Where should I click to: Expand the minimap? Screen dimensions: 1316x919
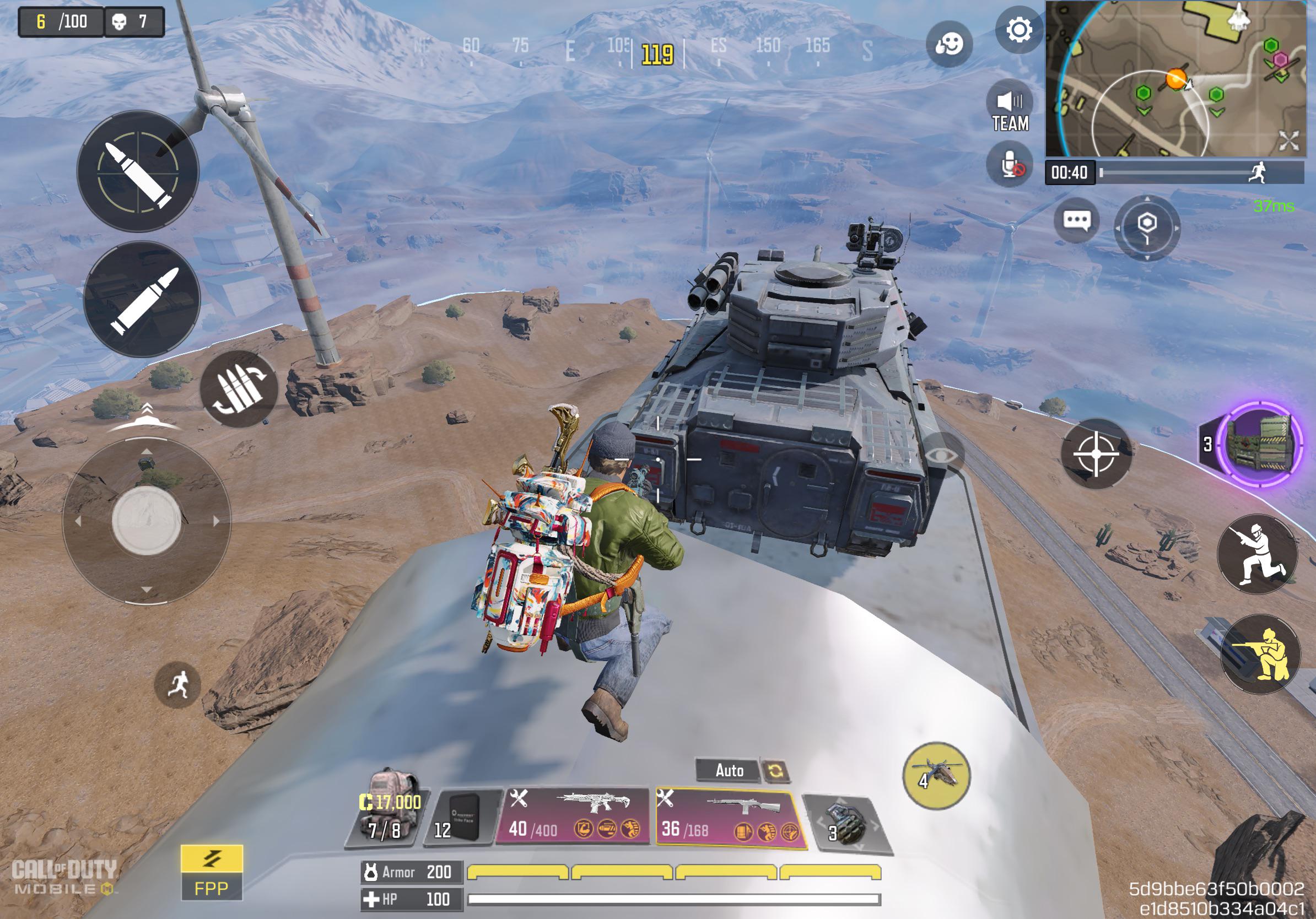point(1288,140)
